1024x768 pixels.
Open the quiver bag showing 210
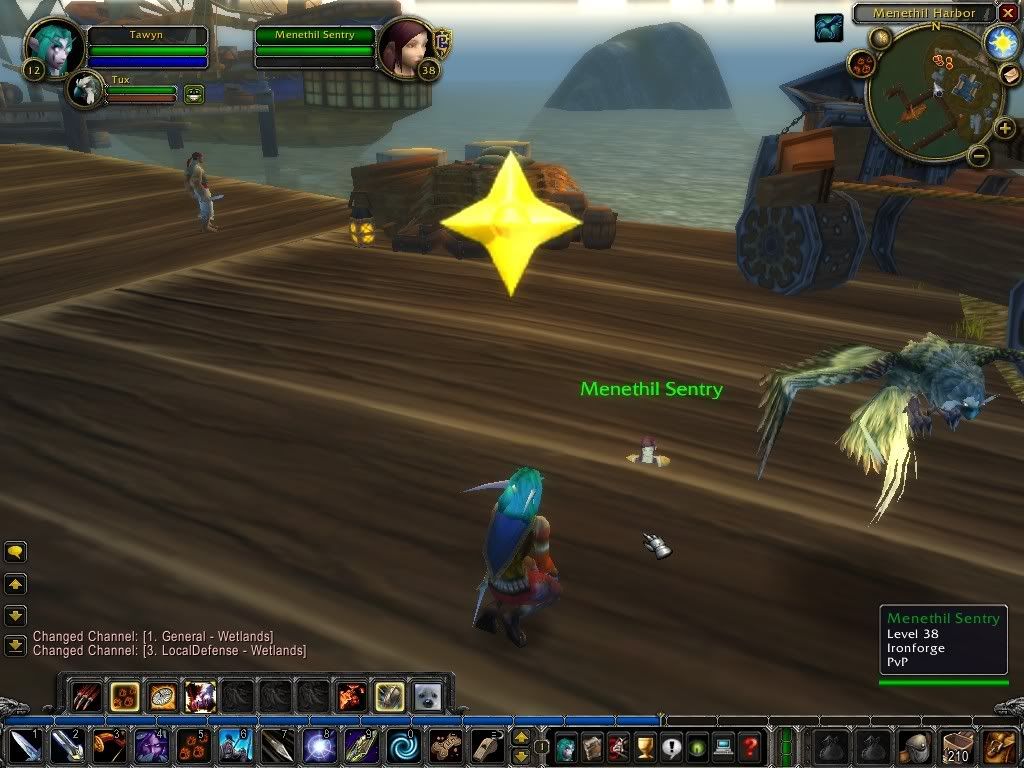958,746
